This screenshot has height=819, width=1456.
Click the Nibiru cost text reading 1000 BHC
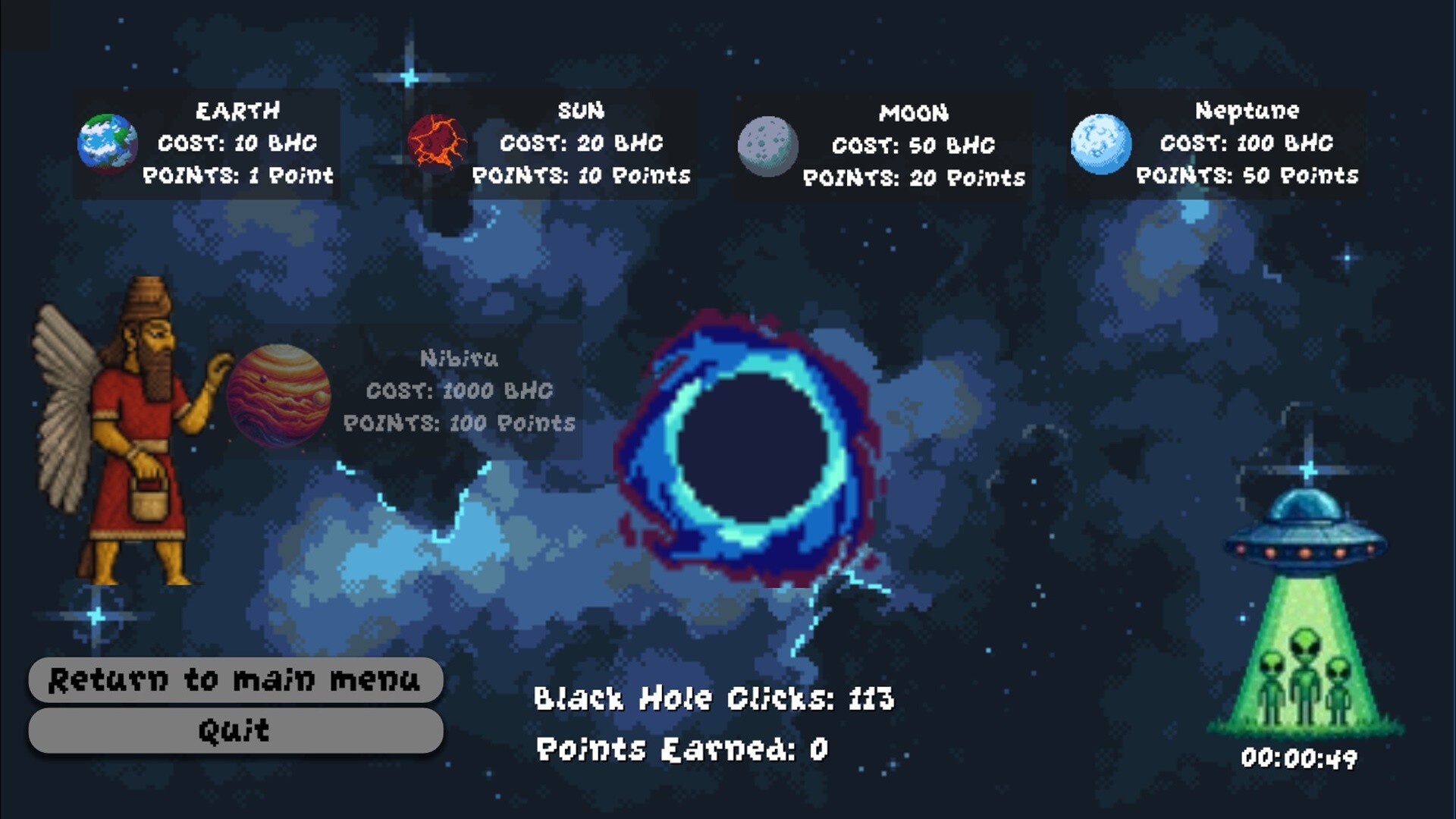pos(460,391)
